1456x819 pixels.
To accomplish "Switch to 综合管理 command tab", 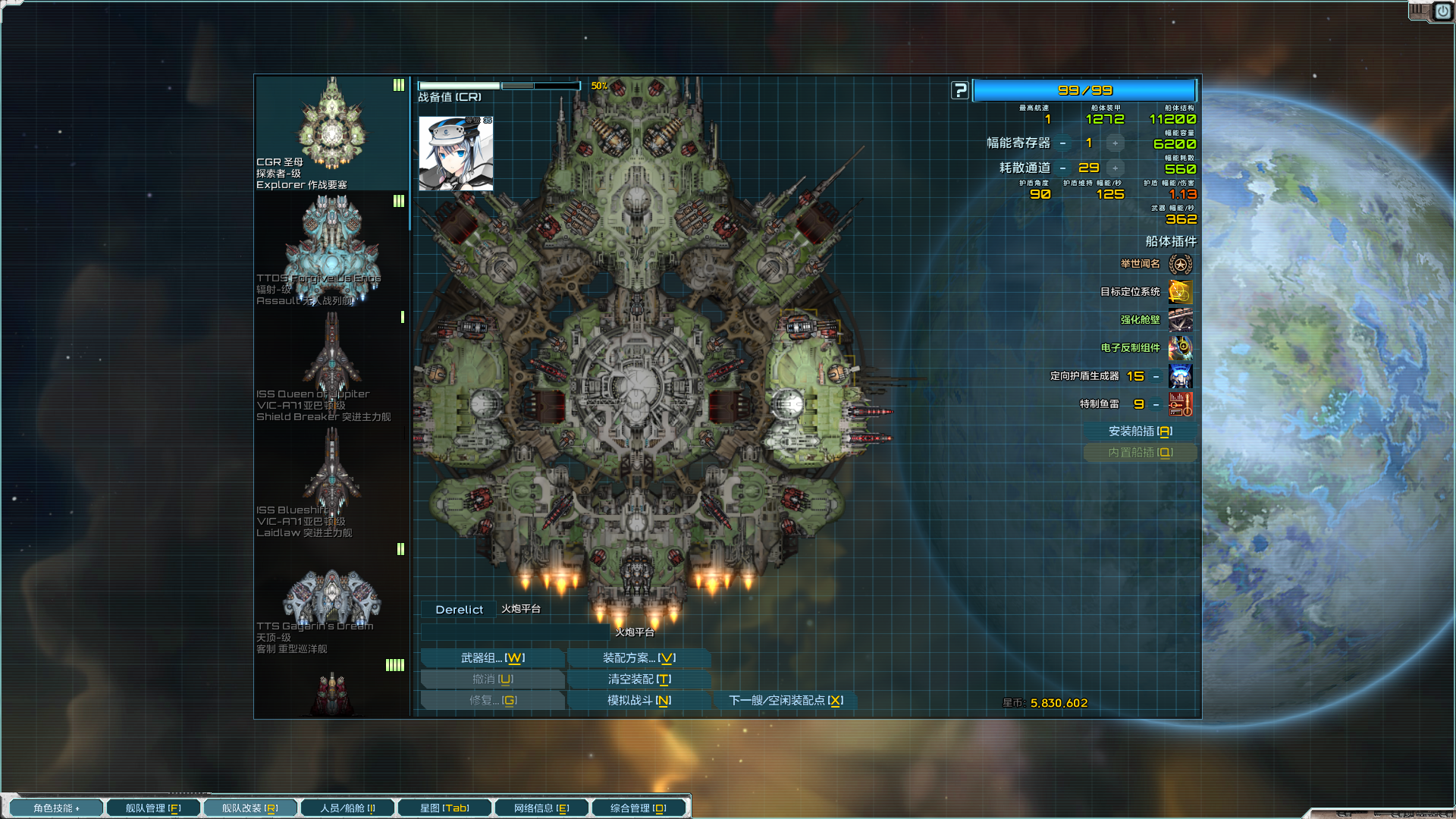I will (639, 808).
